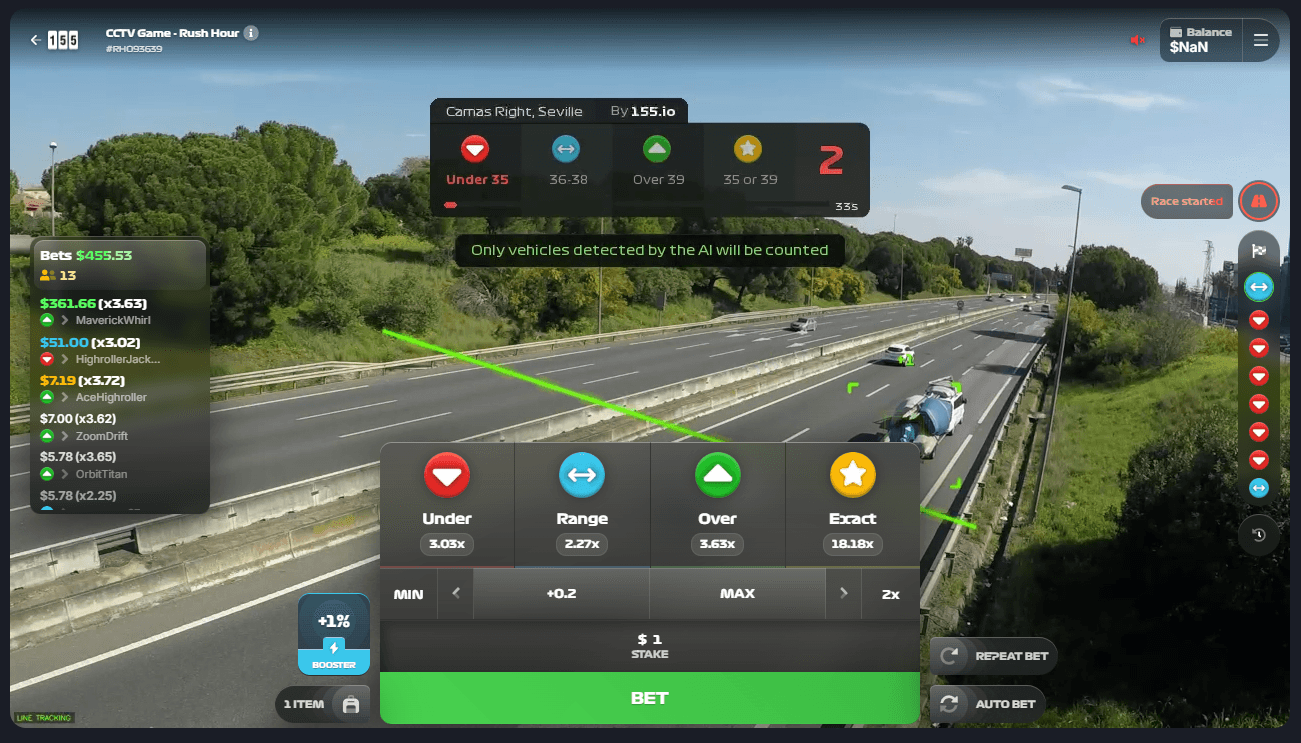The height and width of the screenshot is (743, 1301).
Task: Select the Exact bet star icon
Action: [x=853, y=476]
